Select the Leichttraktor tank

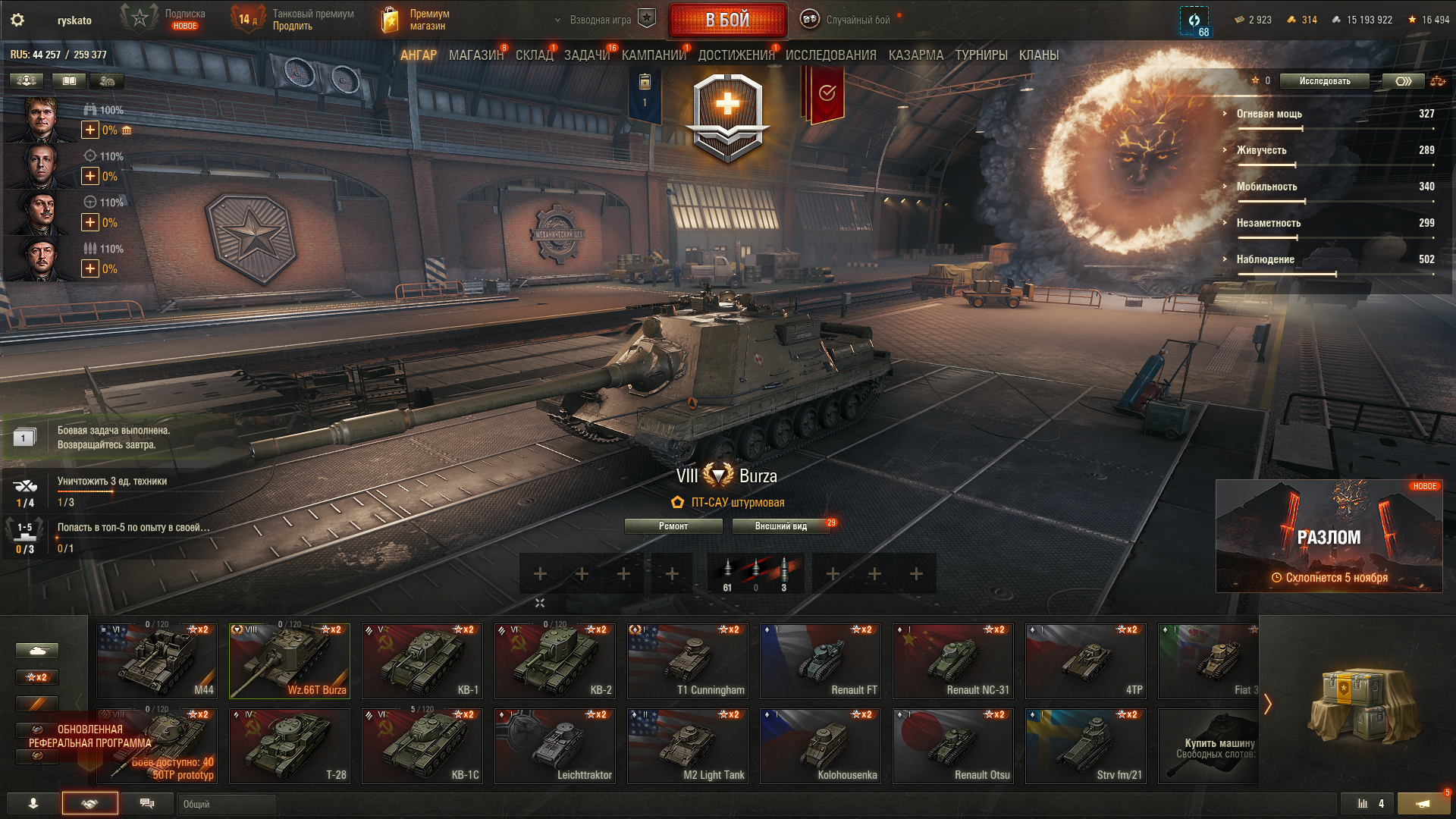click(x=555, y=745)
